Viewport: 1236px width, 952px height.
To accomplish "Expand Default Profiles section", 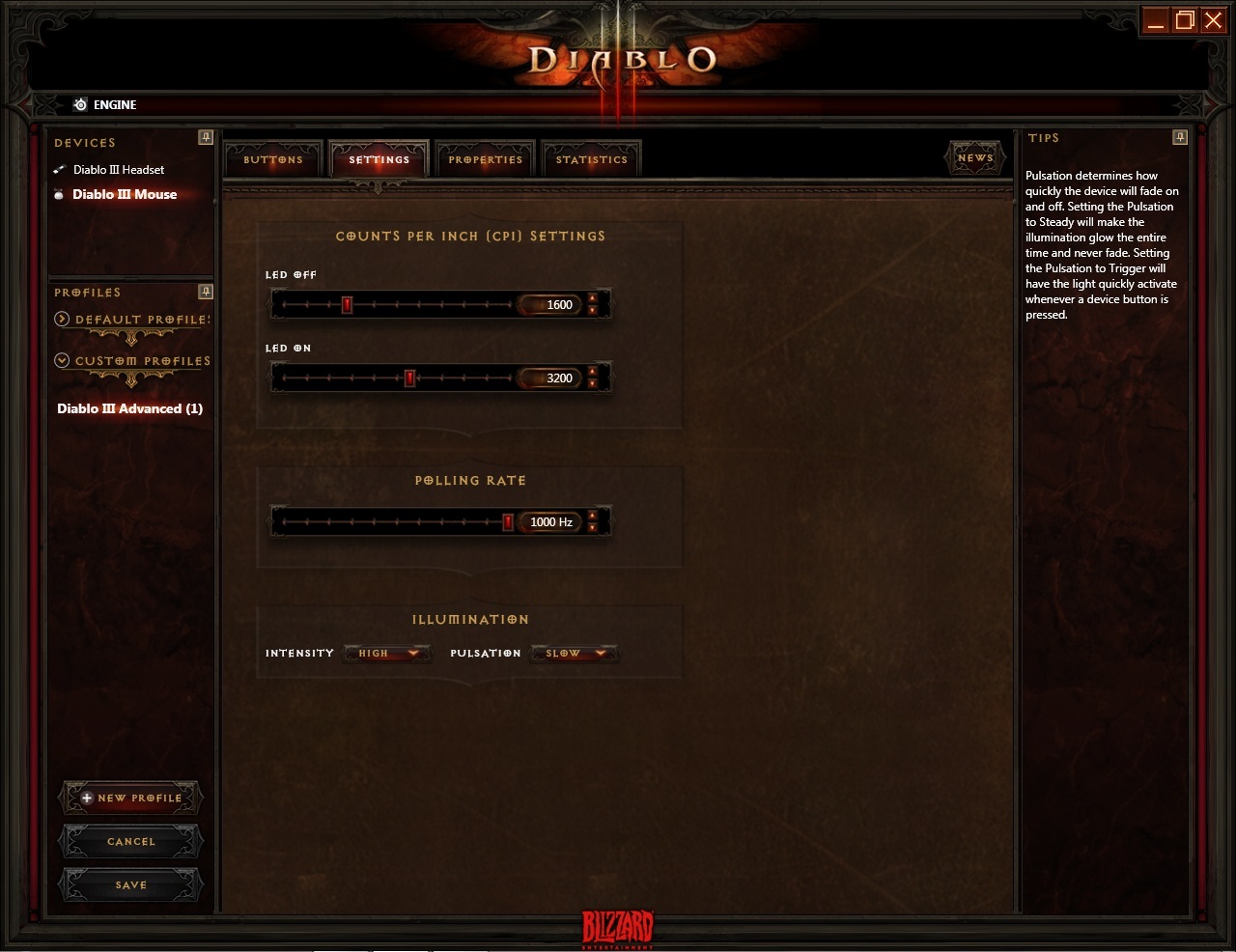I will [x=62, y=319].
